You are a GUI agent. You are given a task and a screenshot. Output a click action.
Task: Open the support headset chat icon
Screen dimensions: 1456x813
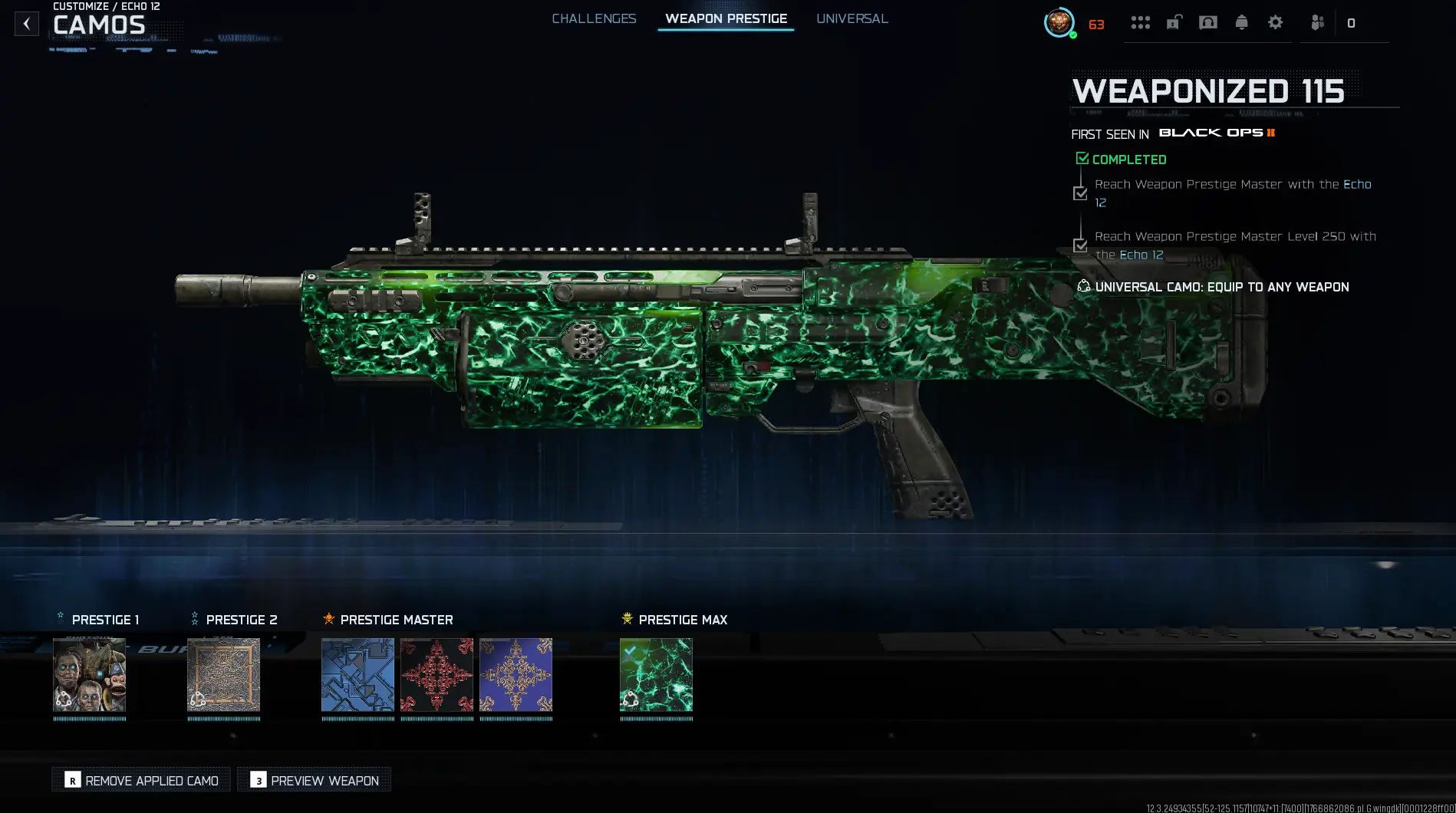[1207, 23]
